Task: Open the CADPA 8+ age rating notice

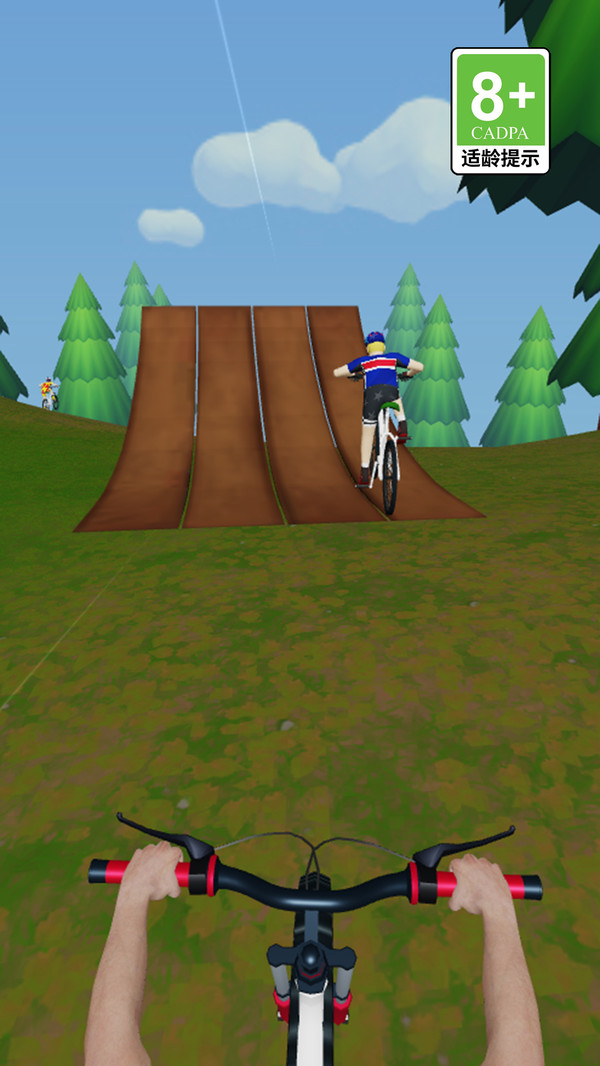Action: pyautogui.click(x=500, y=111)
